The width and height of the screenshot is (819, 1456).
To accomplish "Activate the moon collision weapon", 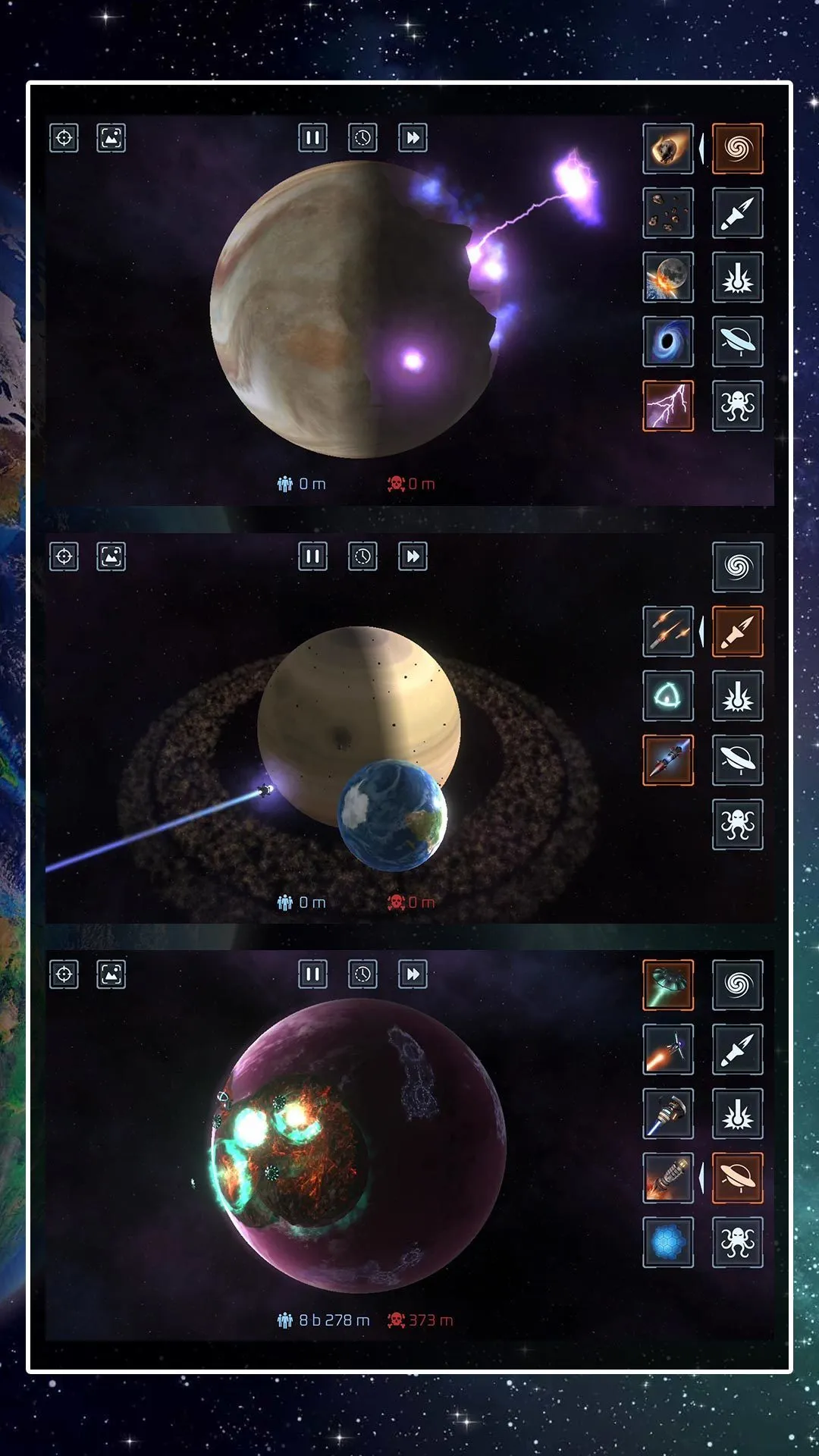I will pos(668,278).
